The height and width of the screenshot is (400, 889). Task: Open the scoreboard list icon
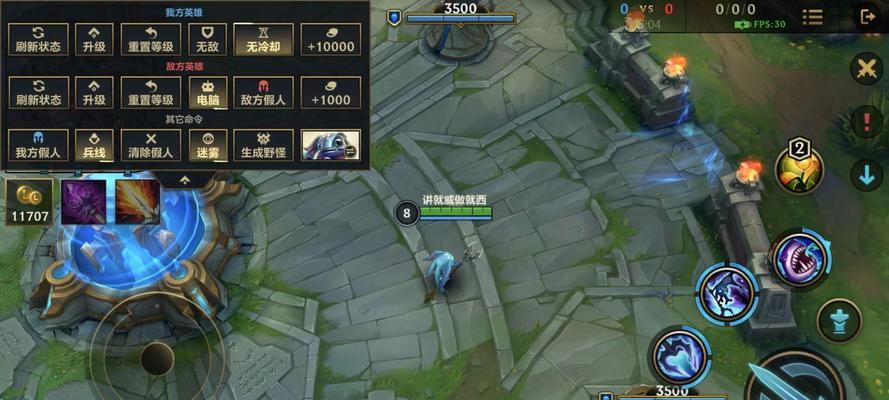[813, 17]
